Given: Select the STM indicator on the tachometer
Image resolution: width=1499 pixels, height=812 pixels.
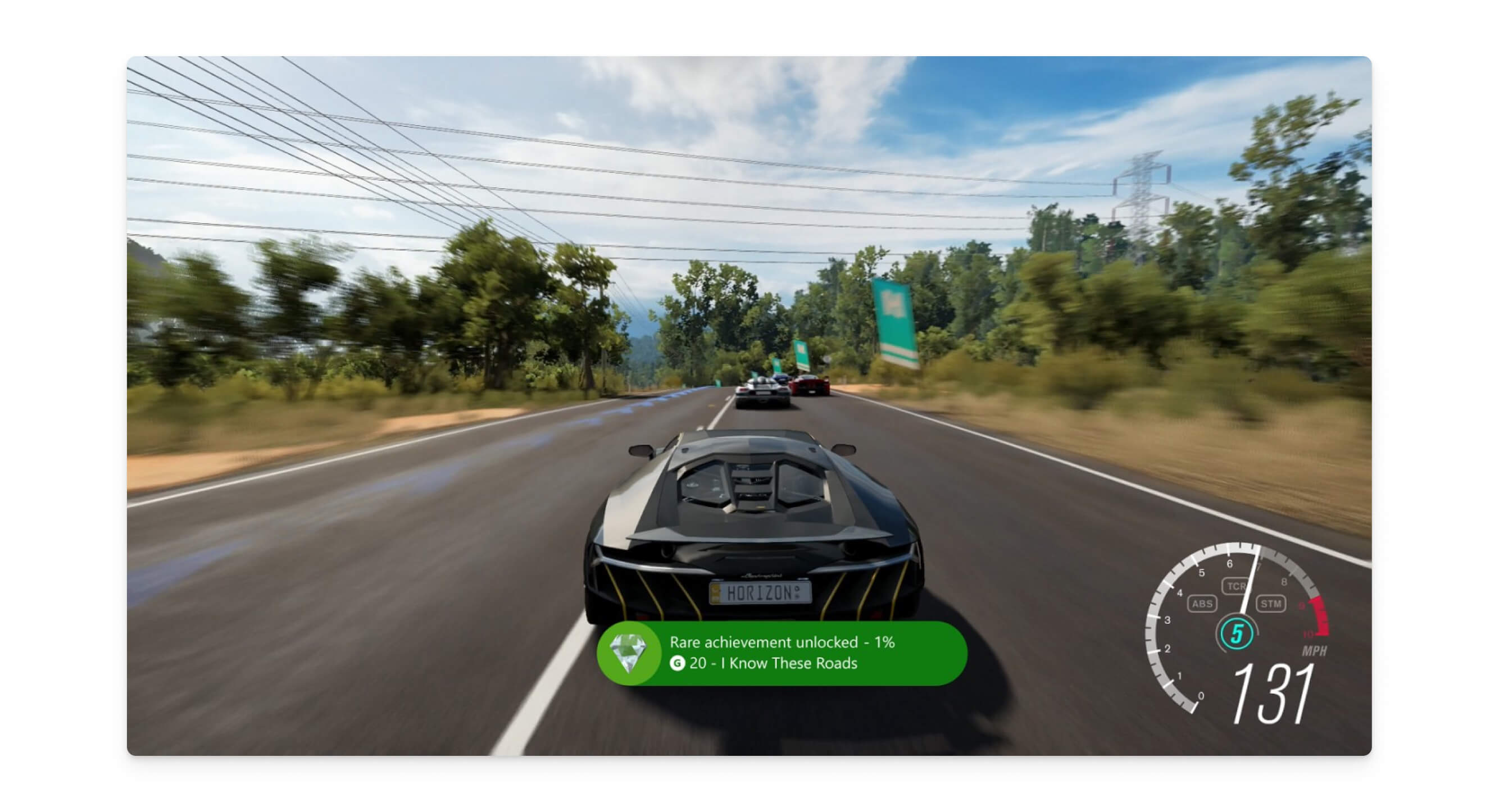Looking at the screenshot, I should (1270, 603).
